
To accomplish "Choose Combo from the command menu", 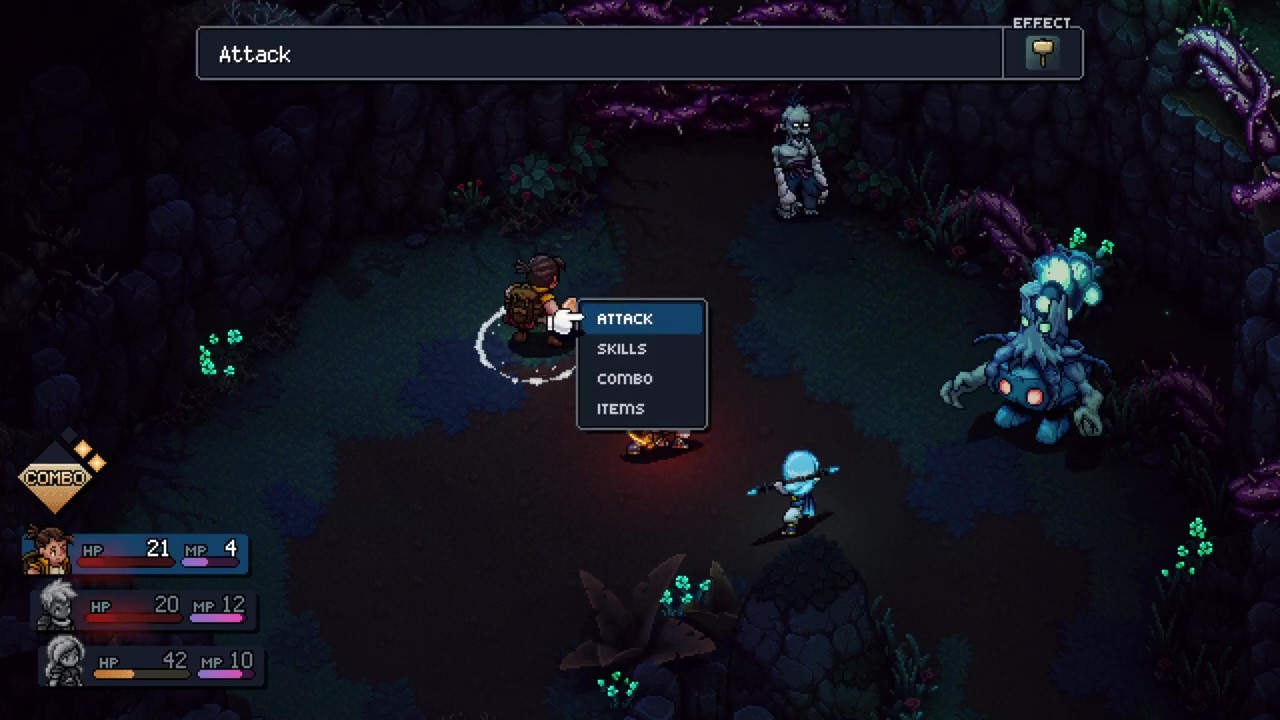I will pyautogui.click(x=625, y=379).
